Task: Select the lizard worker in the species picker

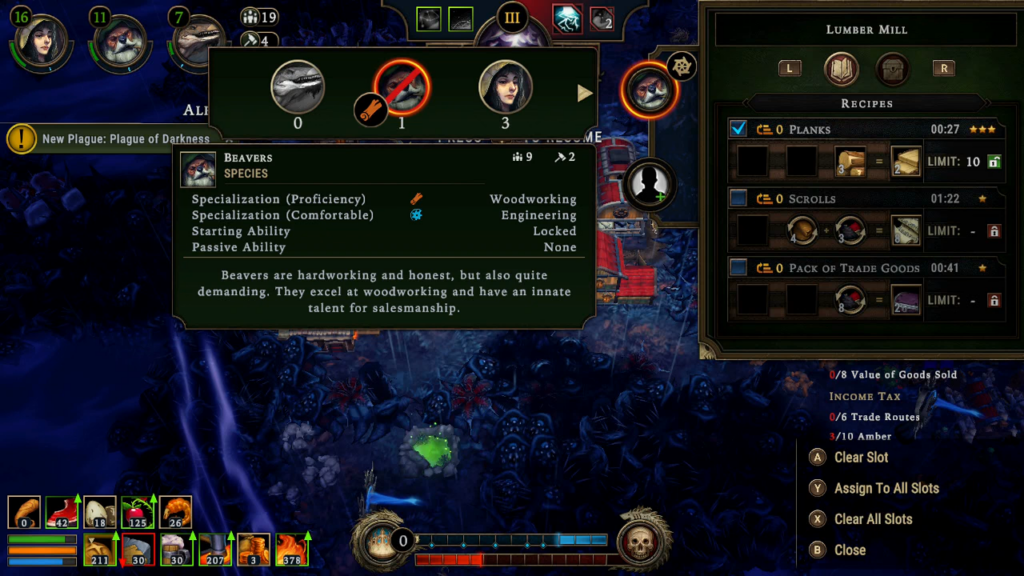Action: (298, 86)
